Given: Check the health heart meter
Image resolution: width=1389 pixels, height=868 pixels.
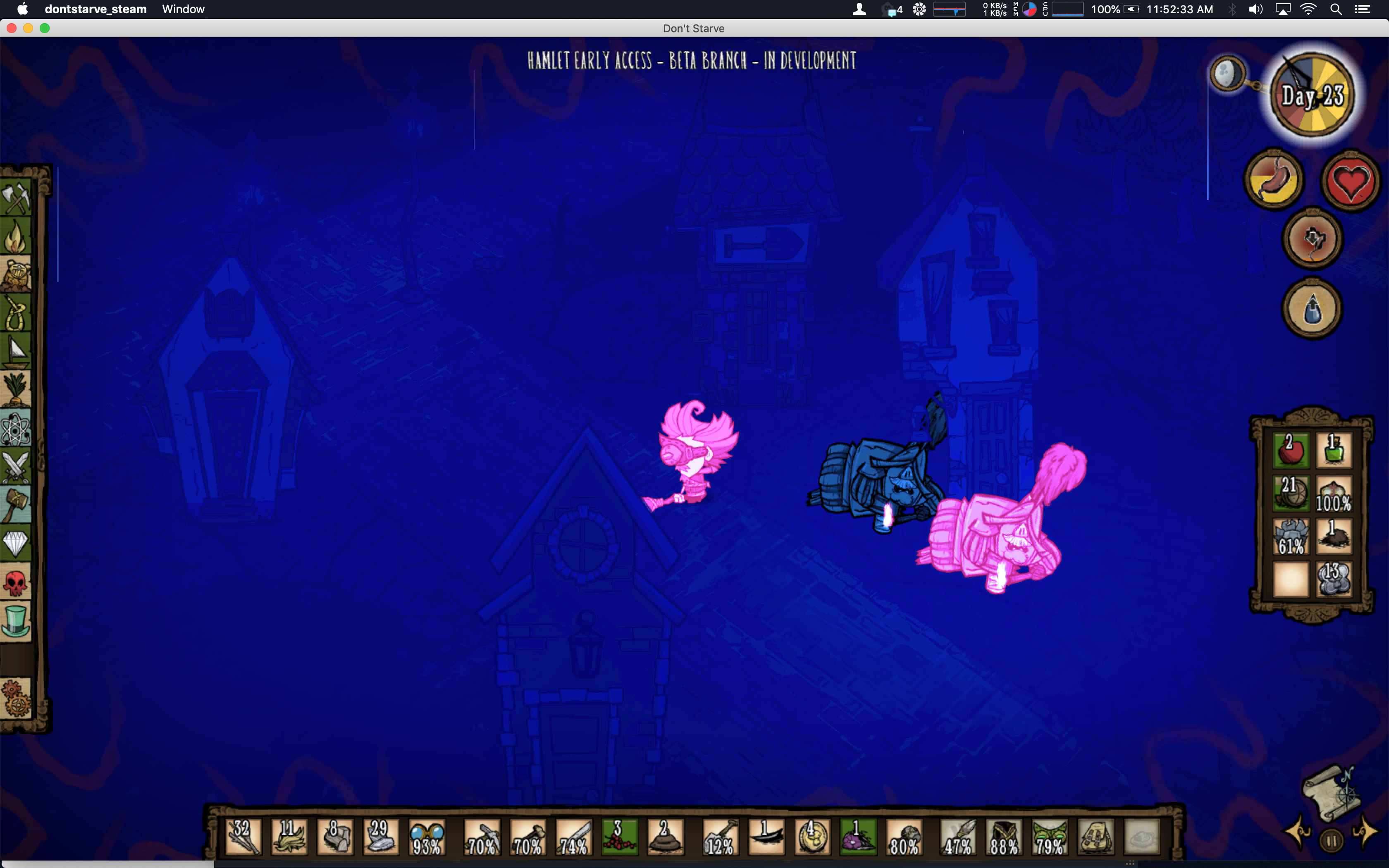Looking at the screenshot, I should click(x=1350, y=180).
